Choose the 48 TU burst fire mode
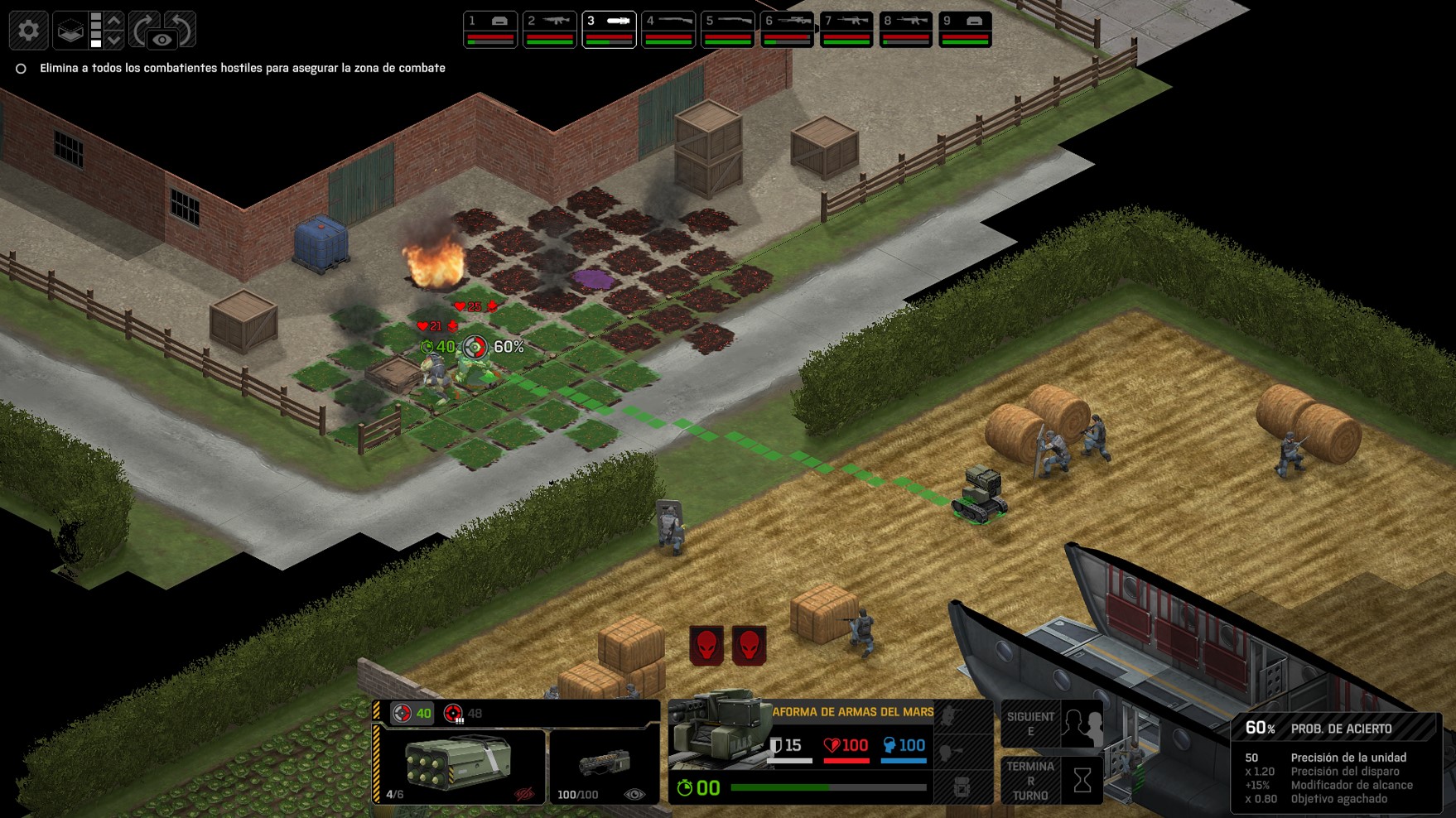The width and height of the screenshot is (1456, 818). pos(463,713)
